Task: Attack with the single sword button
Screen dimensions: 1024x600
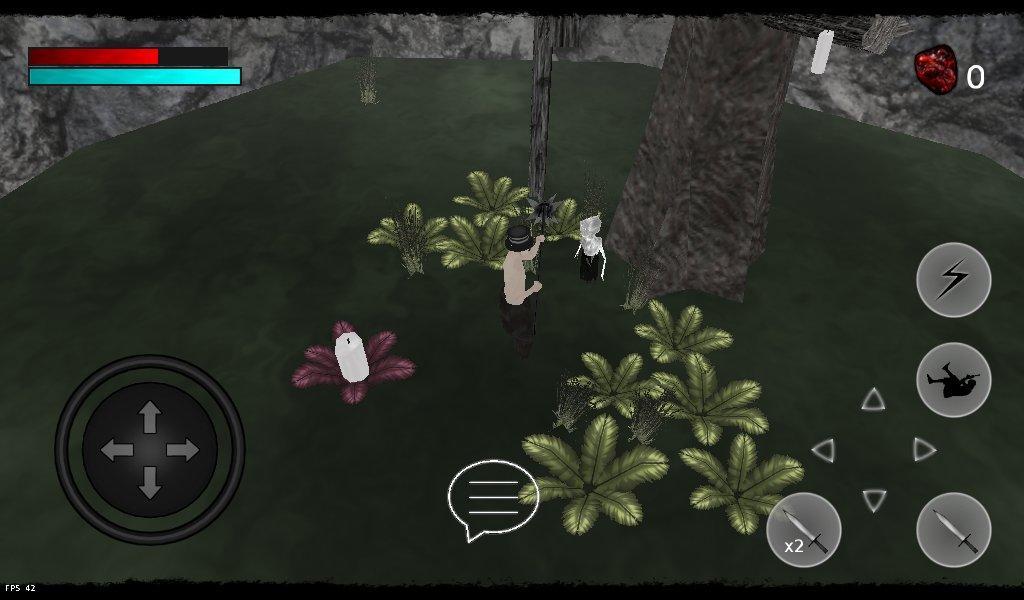Action: [953, 529]
